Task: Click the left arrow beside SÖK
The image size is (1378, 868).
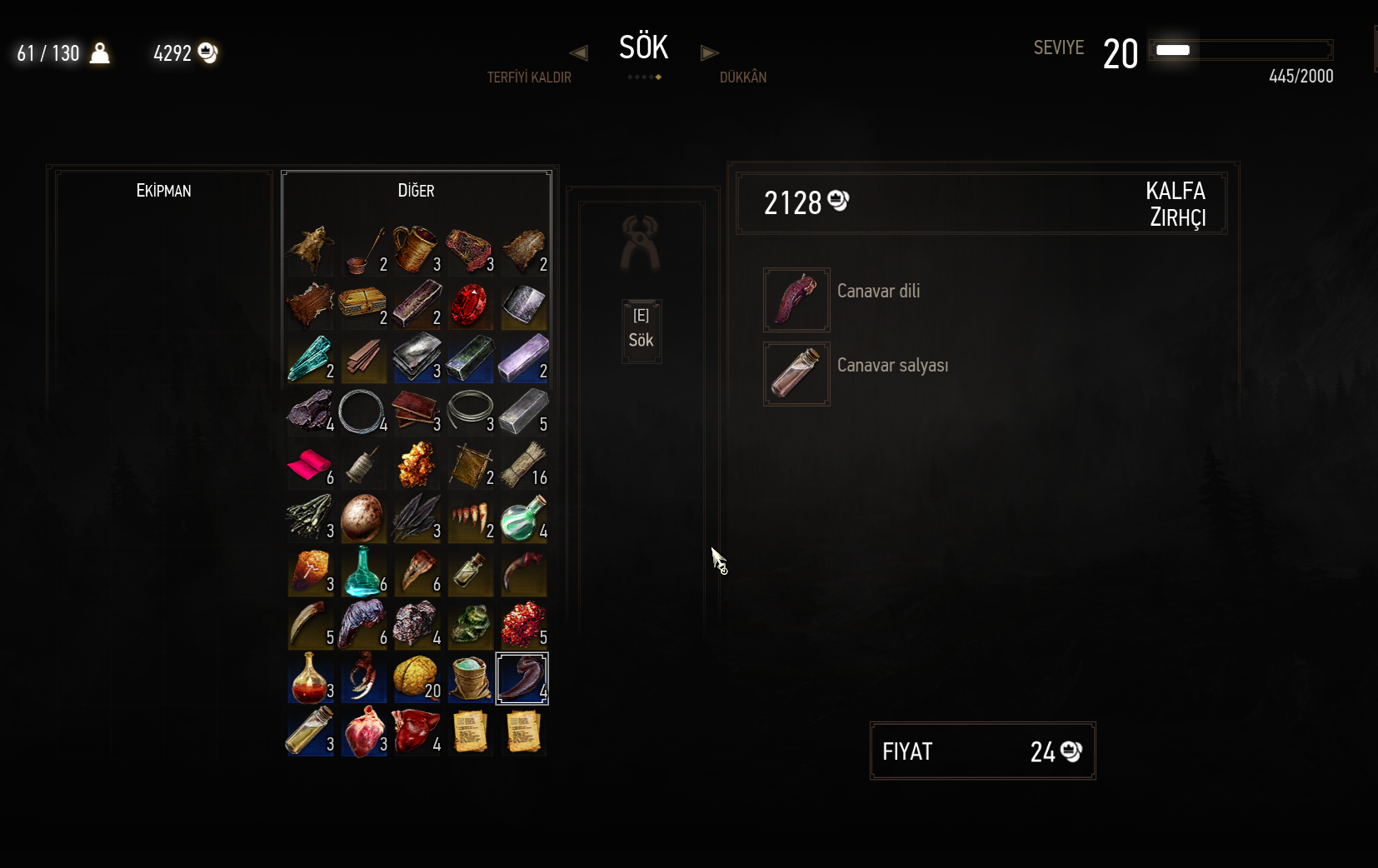Action: (x=578, y=53)
